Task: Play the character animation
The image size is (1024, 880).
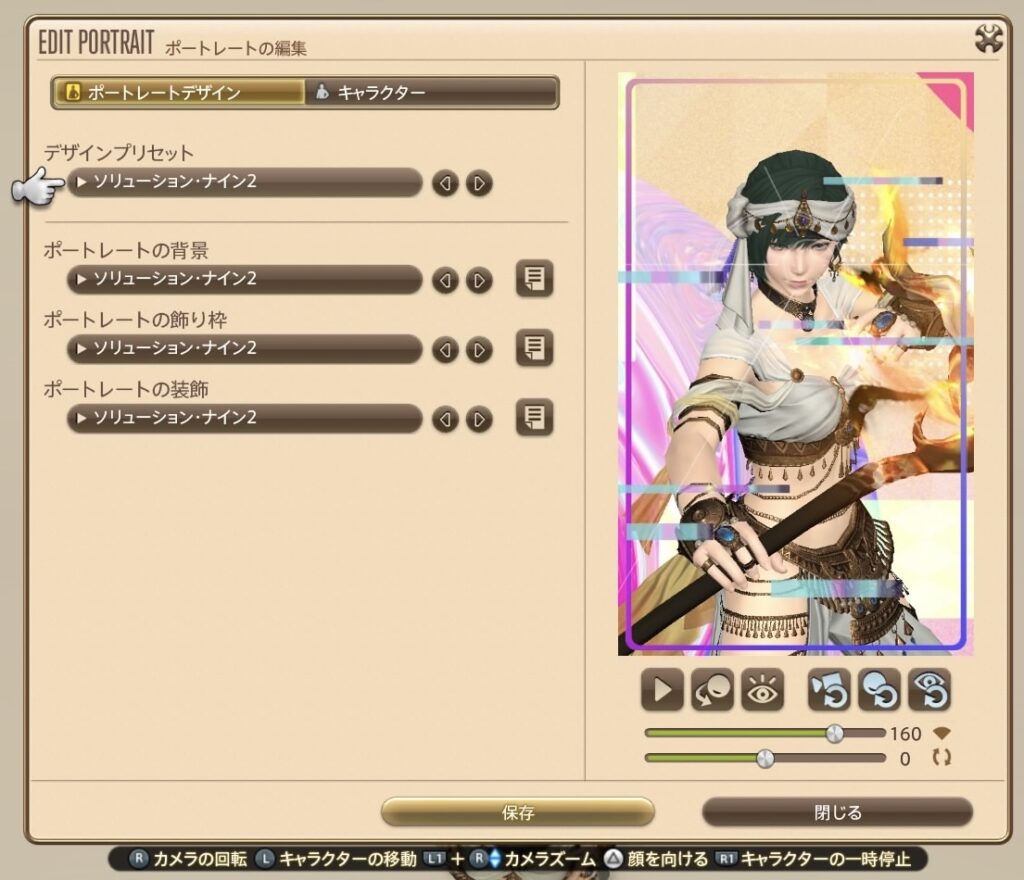Action: point(662,689)
